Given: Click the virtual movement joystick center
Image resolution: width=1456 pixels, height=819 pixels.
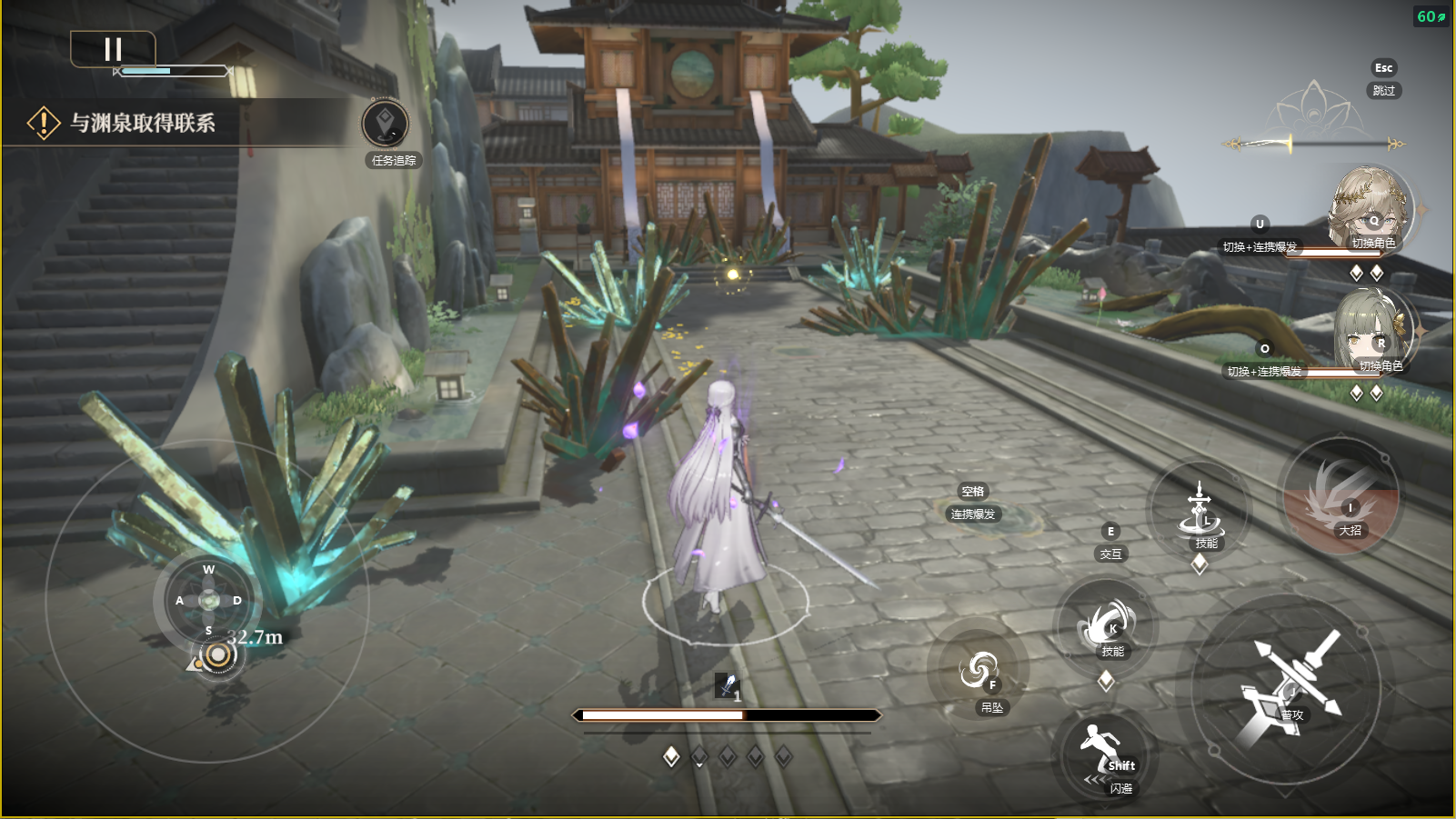Looking at the screenshot, I should click(x=209, y=600).
